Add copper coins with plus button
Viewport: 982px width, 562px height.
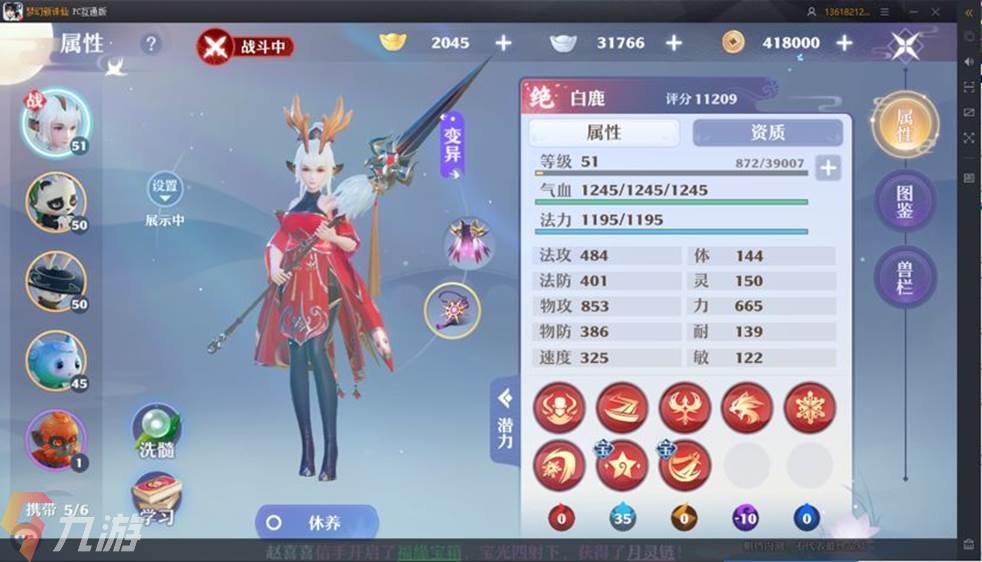click(844, 43)
